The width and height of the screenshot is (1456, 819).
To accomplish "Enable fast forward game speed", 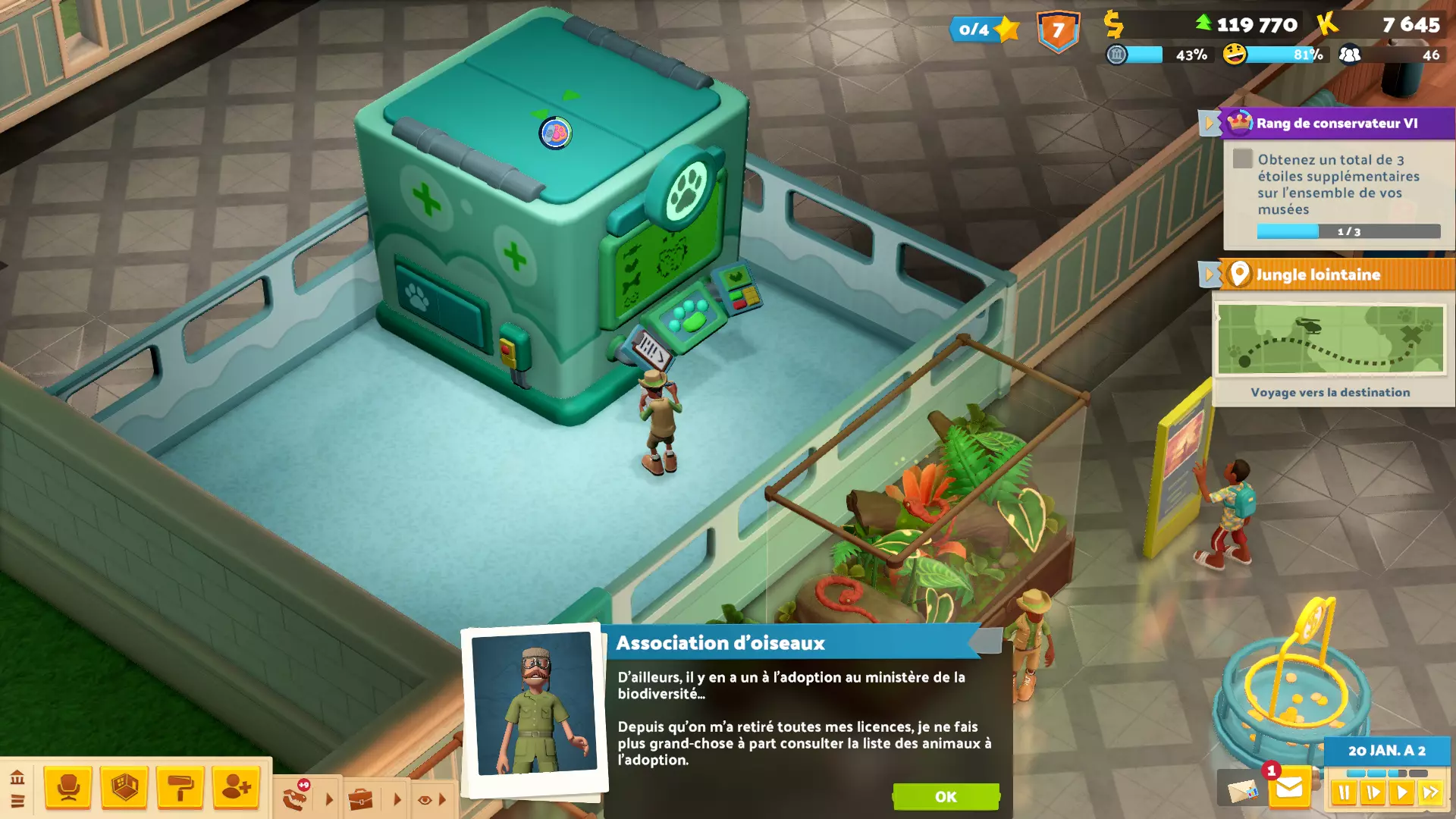I will point(1429,791).
